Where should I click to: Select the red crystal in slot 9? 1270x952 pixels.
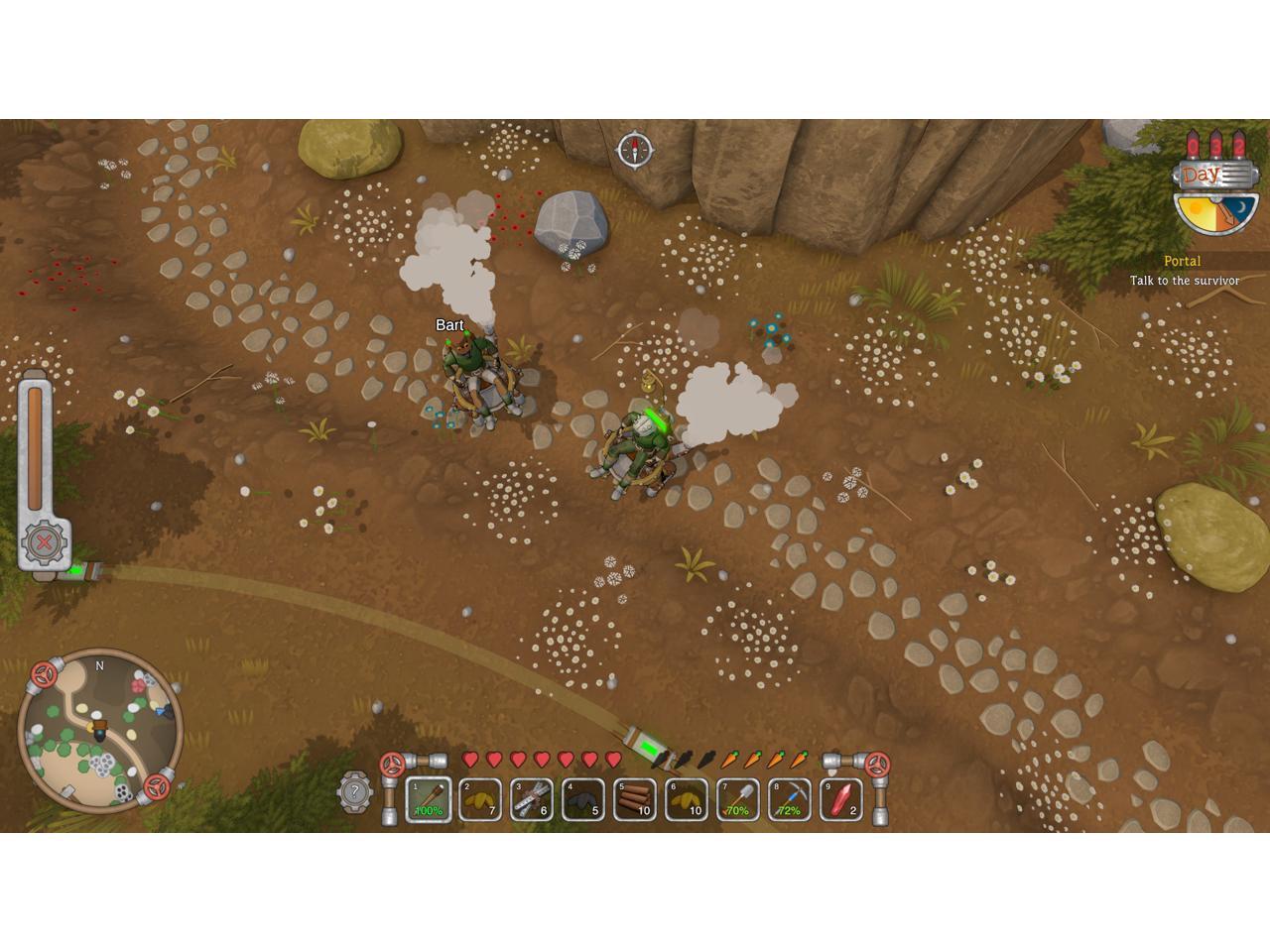click(841, 799)
